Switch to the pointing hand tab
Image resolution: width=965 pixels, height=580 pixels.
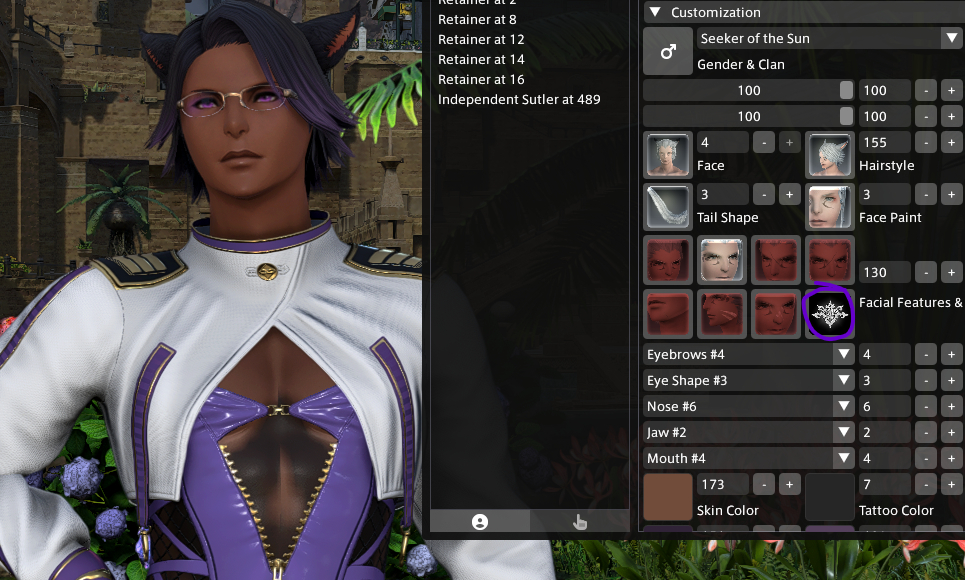point(580,521)
